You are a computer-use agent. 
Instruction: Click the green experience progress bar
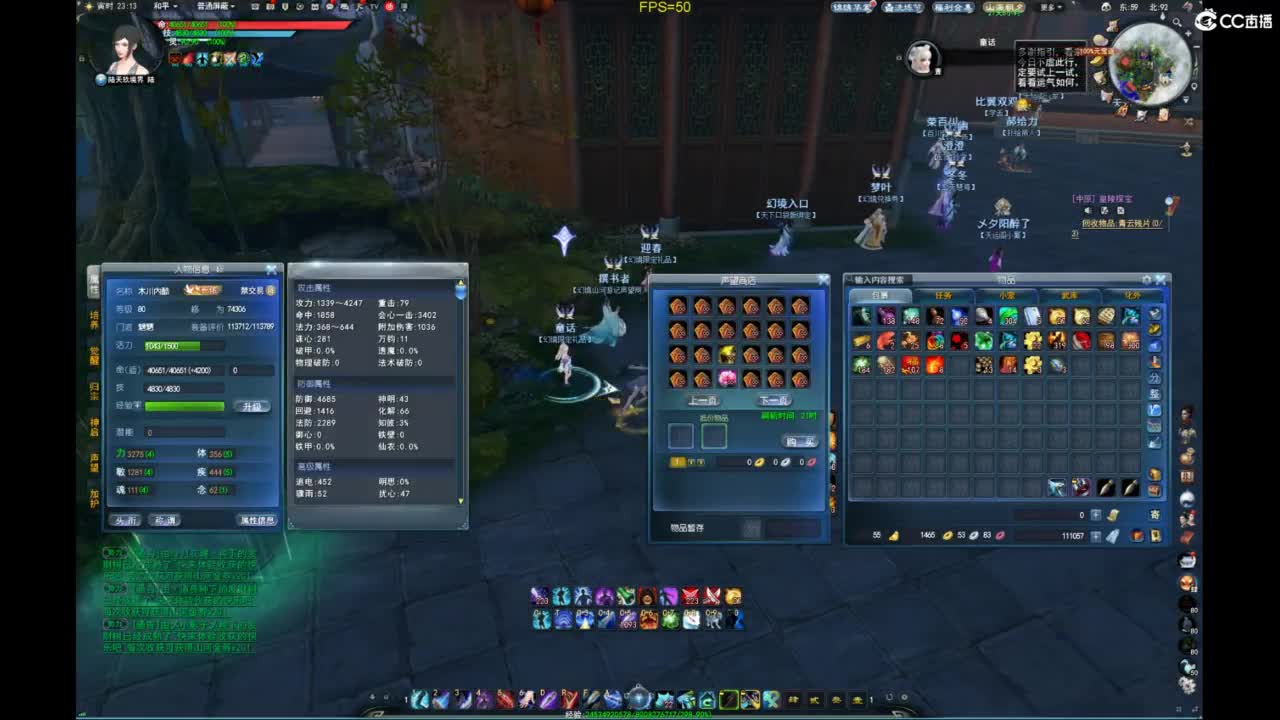[x=185, y=406]
